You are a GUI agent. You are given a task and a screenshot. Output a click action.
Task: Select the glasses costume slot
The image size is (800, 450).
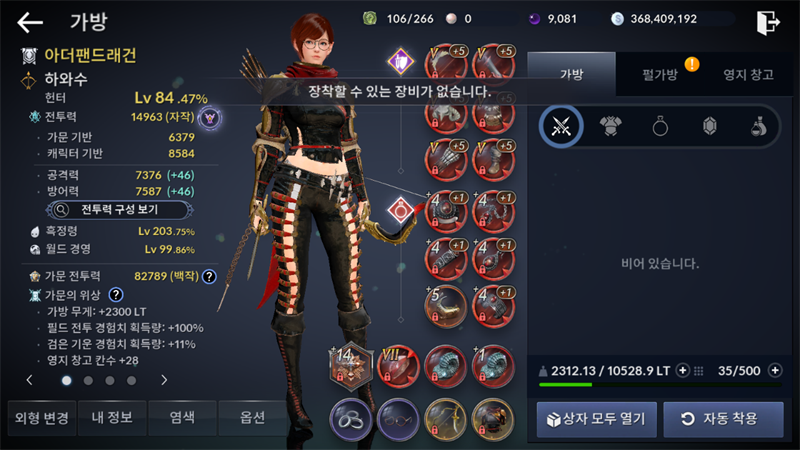[397, 418]
